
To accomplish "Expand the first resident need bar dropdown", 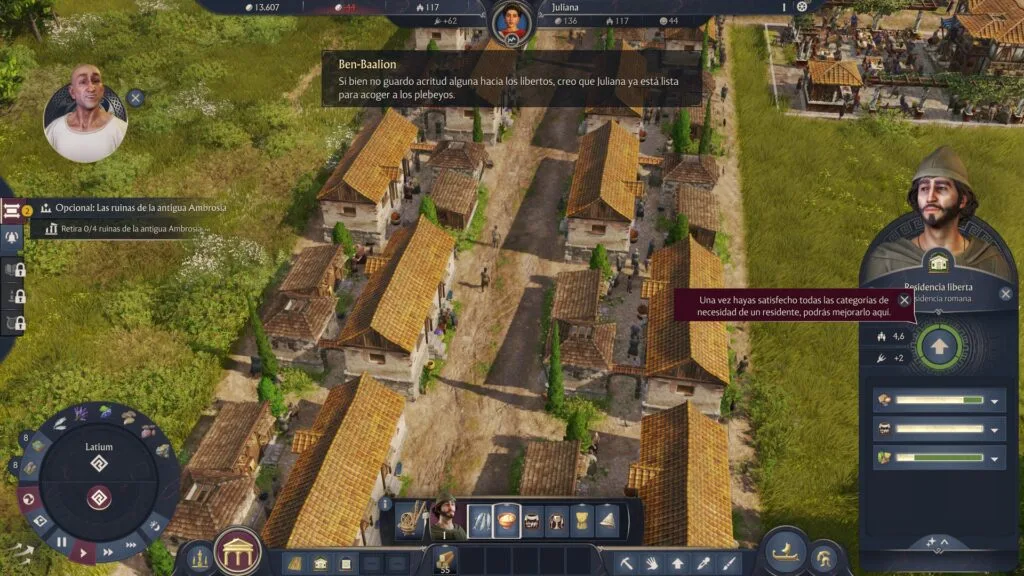I will pyautogui.click(x=994, y=401).
